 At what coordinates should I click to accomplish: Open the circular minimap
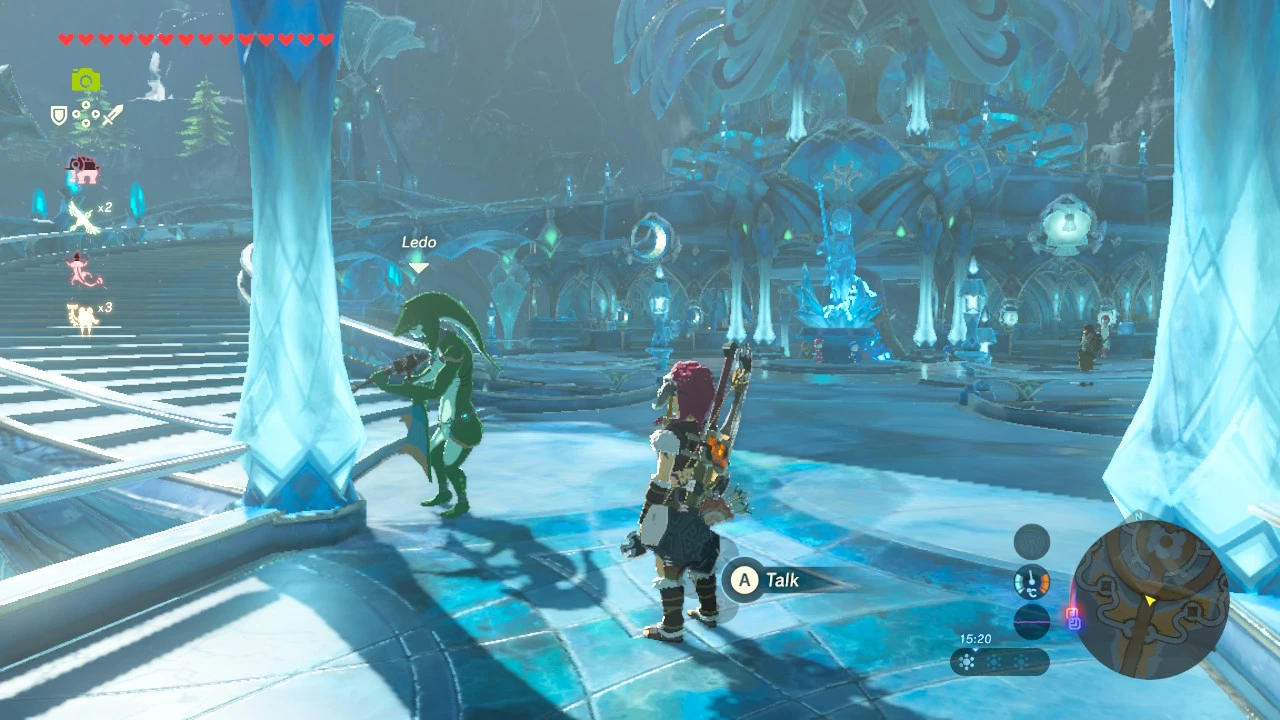click(x=1150, y=599)
